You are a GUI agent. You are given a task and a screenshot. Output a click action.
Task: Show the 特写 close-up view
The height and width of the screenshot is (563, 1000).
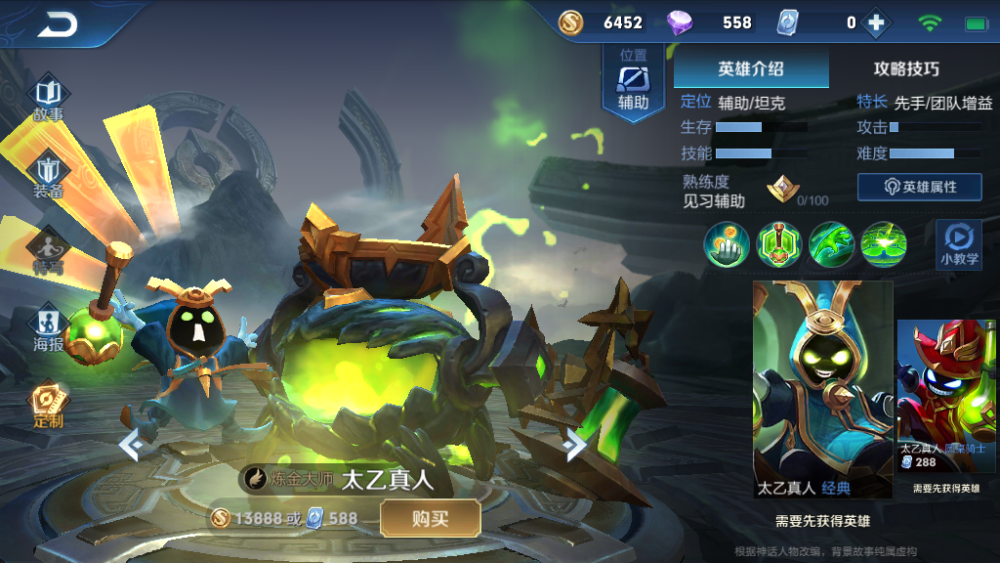tap(48, 252)
